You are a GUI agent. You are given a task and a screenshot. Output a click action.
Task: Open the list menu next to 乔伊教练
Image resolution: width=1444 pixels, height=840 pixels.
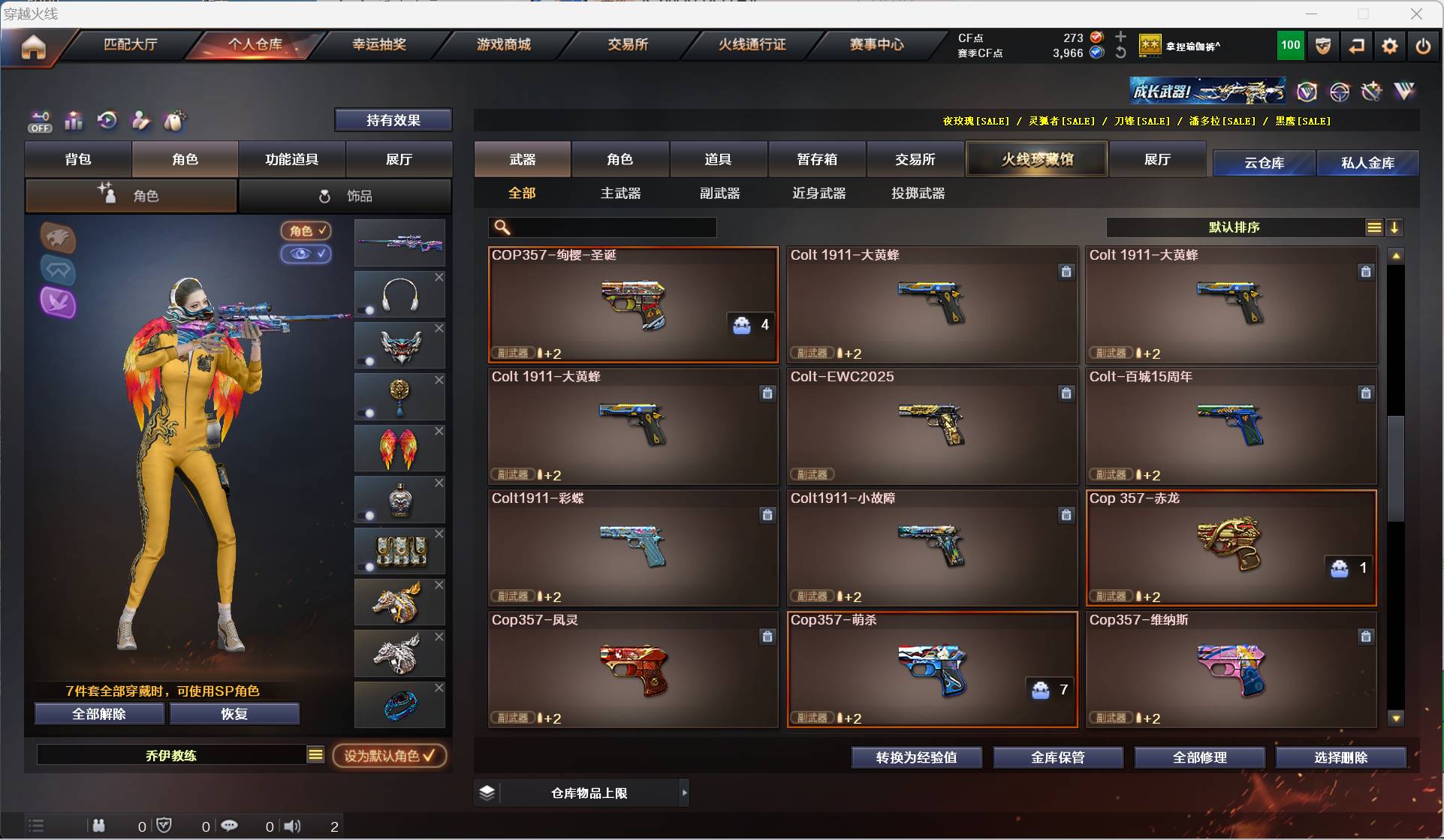click(316, 755)
